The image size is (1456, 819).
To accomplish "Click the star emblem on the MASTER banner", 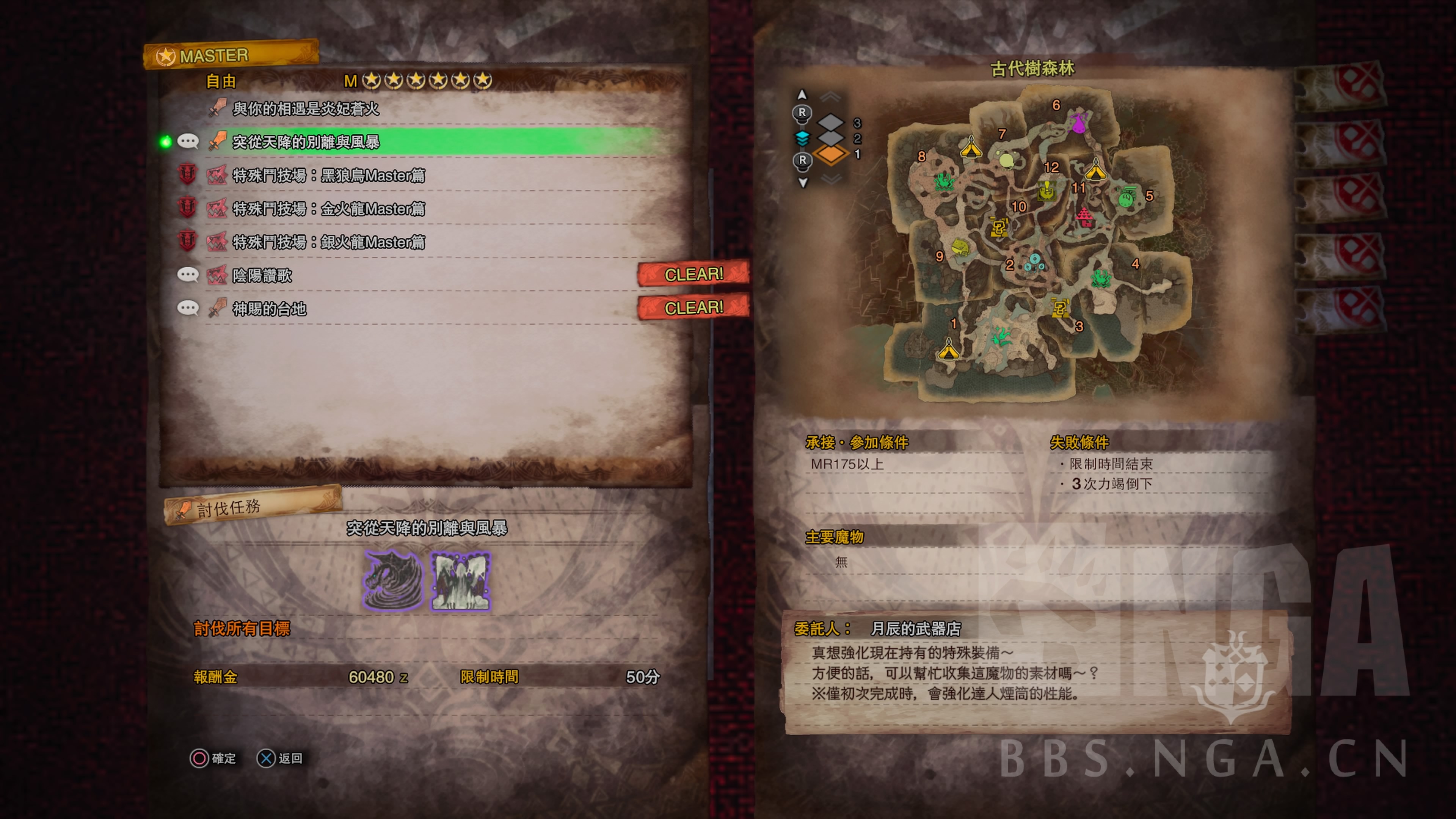I will (x=165, y=56).
